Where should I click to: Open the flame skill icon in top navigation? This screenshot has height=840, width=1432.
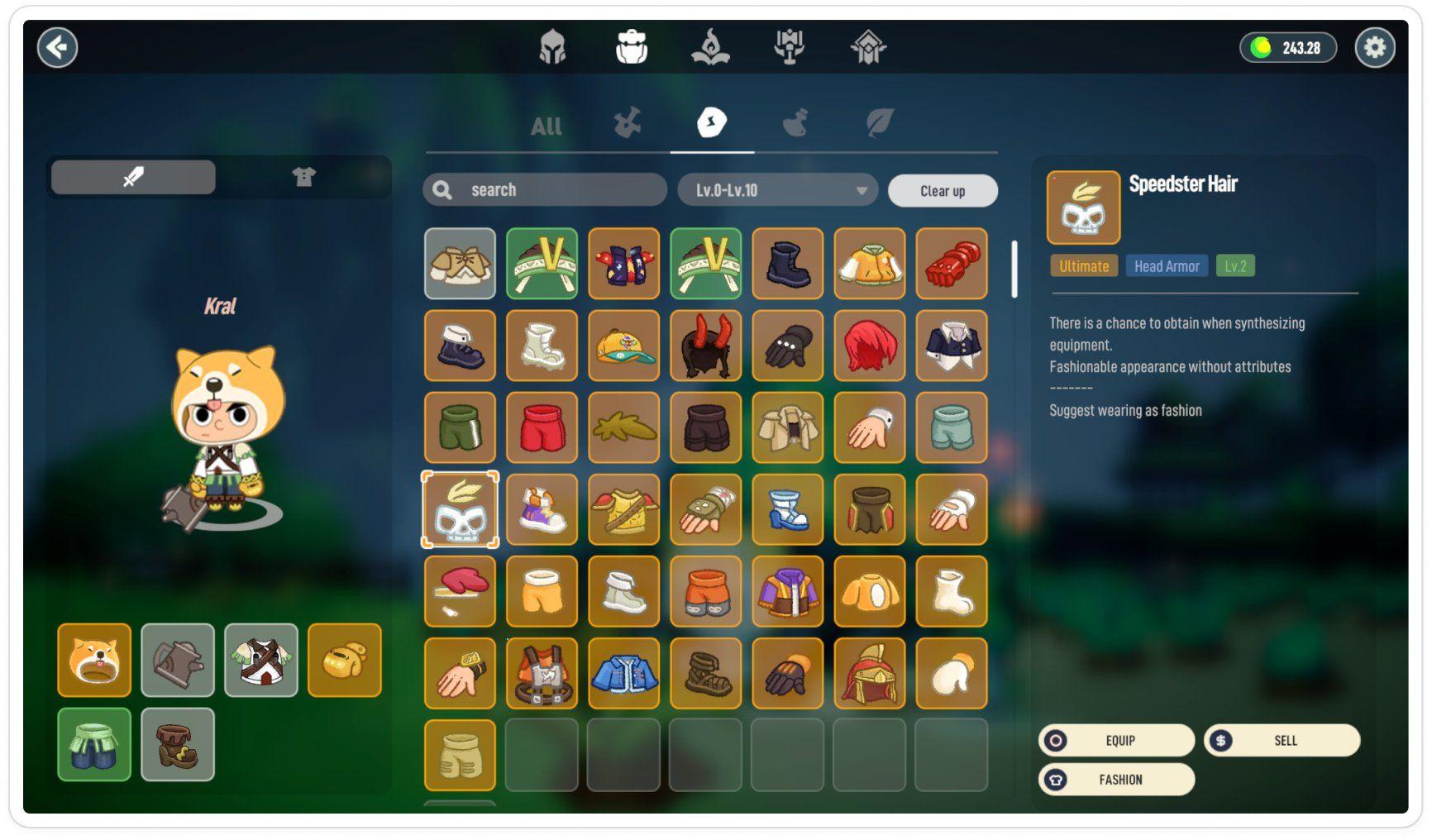click(x=711, y=47)
